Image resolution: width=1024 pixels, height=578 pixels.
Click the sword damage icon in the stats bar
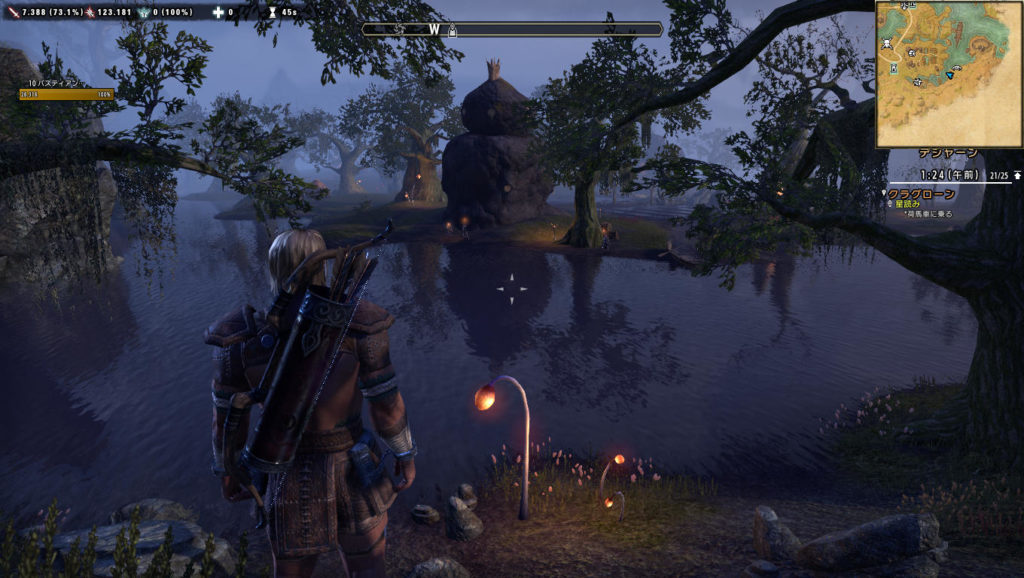(x=13, y=12)
